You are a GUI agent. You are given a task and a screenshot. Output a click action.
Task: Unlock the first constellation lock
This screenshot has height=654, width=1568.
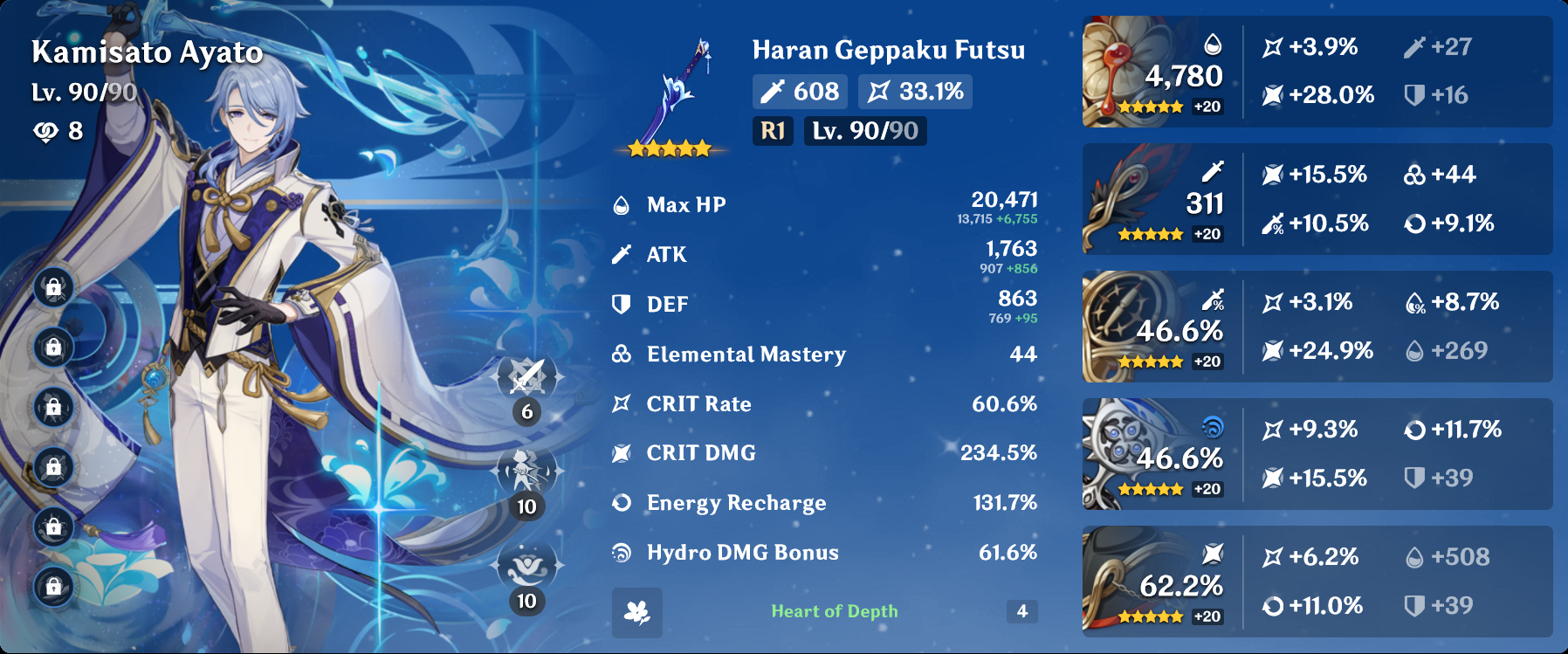coord(52,288)
